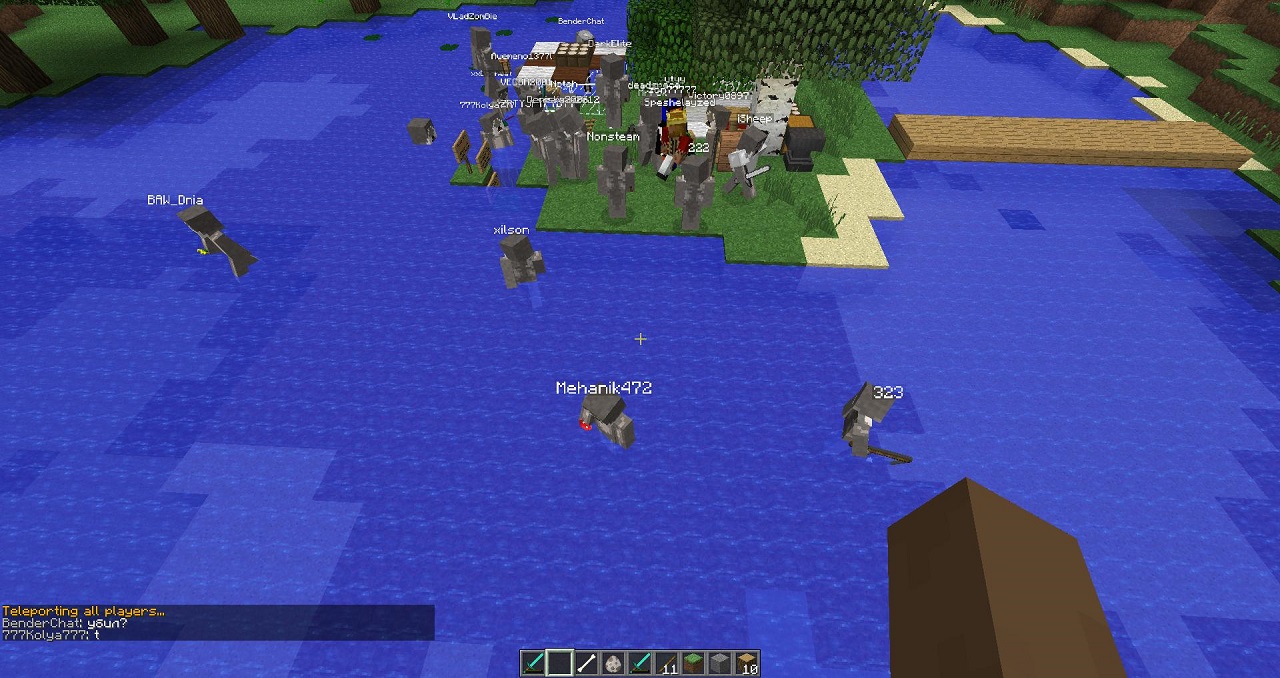
Task: Select the gray stone block slot
Action: coord(720,662)
